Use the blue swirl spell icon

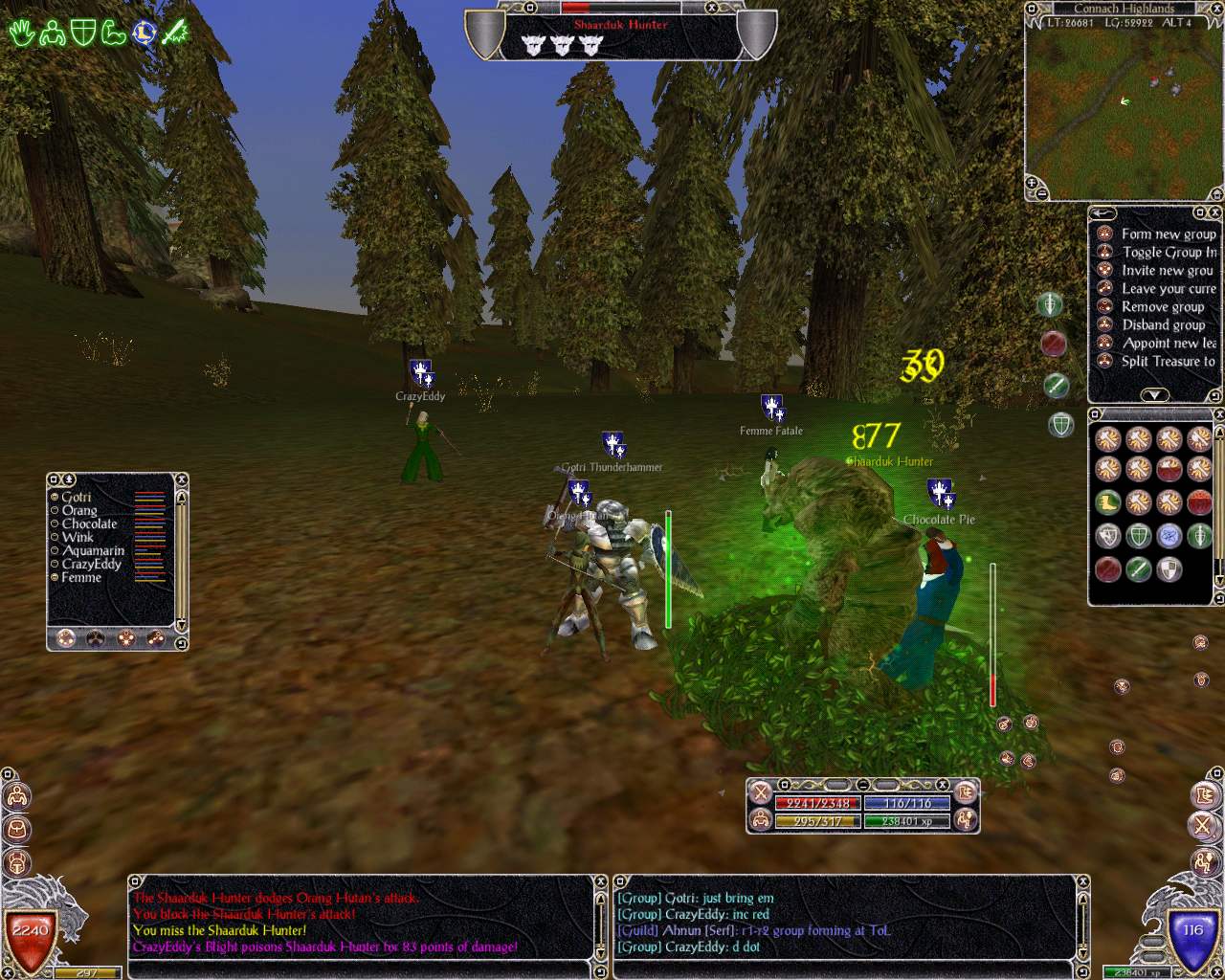(x=1169, y=536)
